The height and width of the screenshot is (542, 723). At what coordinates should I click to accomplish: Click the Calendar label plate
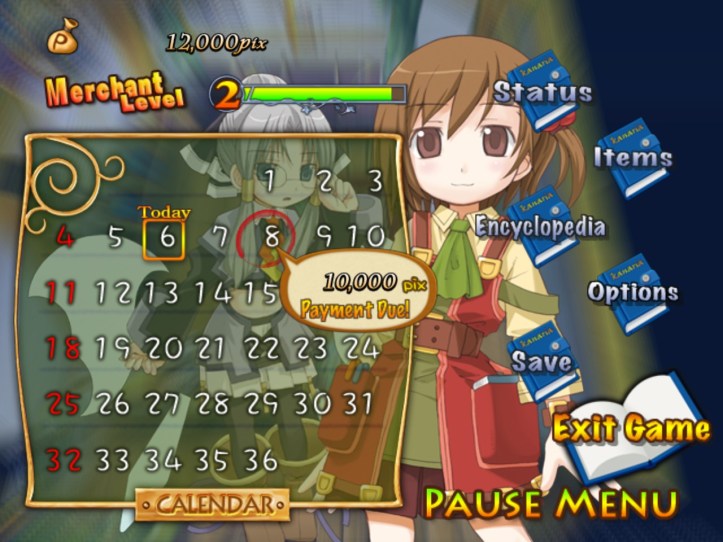[212, 503]
